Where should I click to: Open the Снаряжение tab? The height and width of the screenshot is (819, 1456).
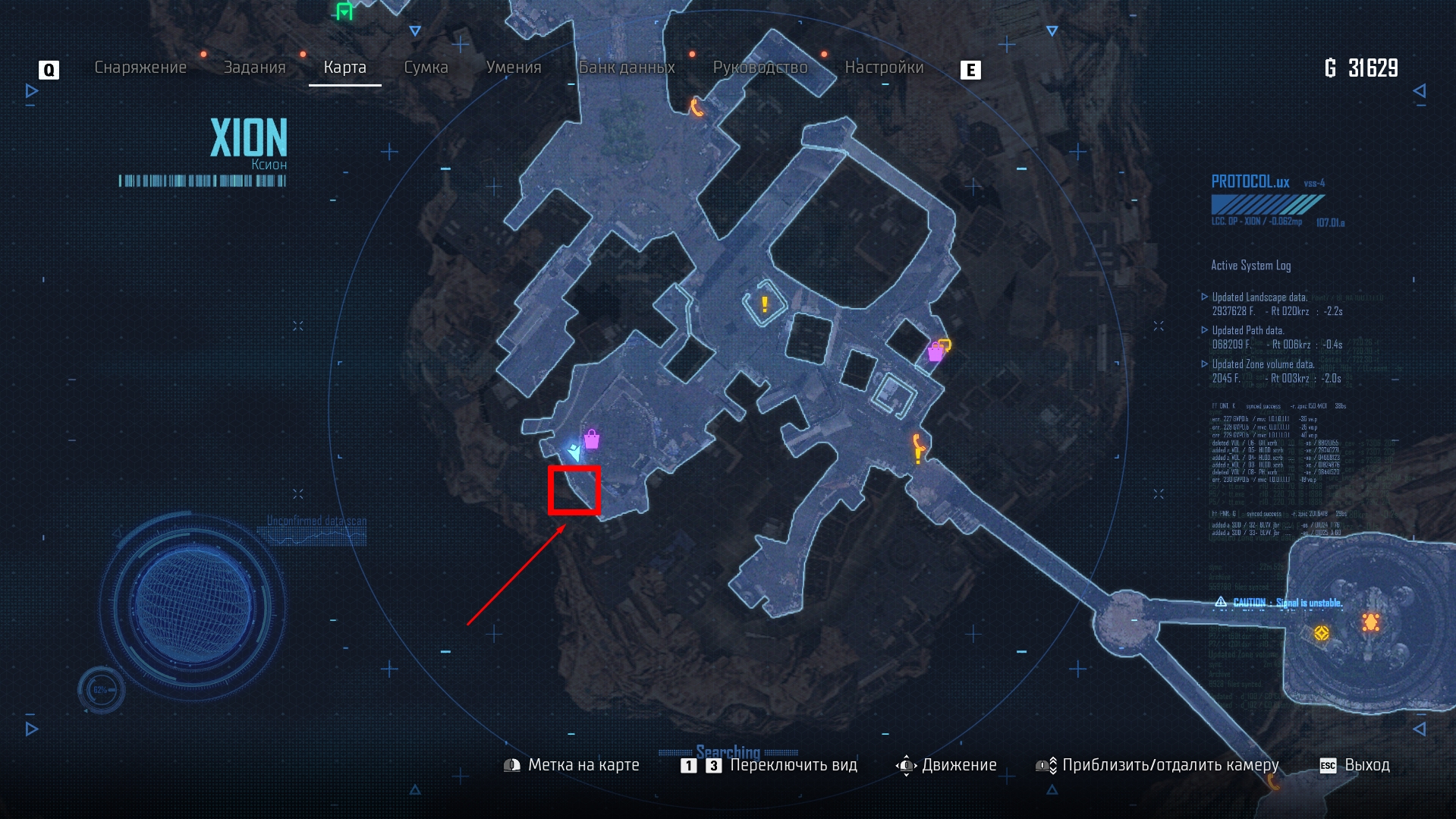(x=140, y=68)
